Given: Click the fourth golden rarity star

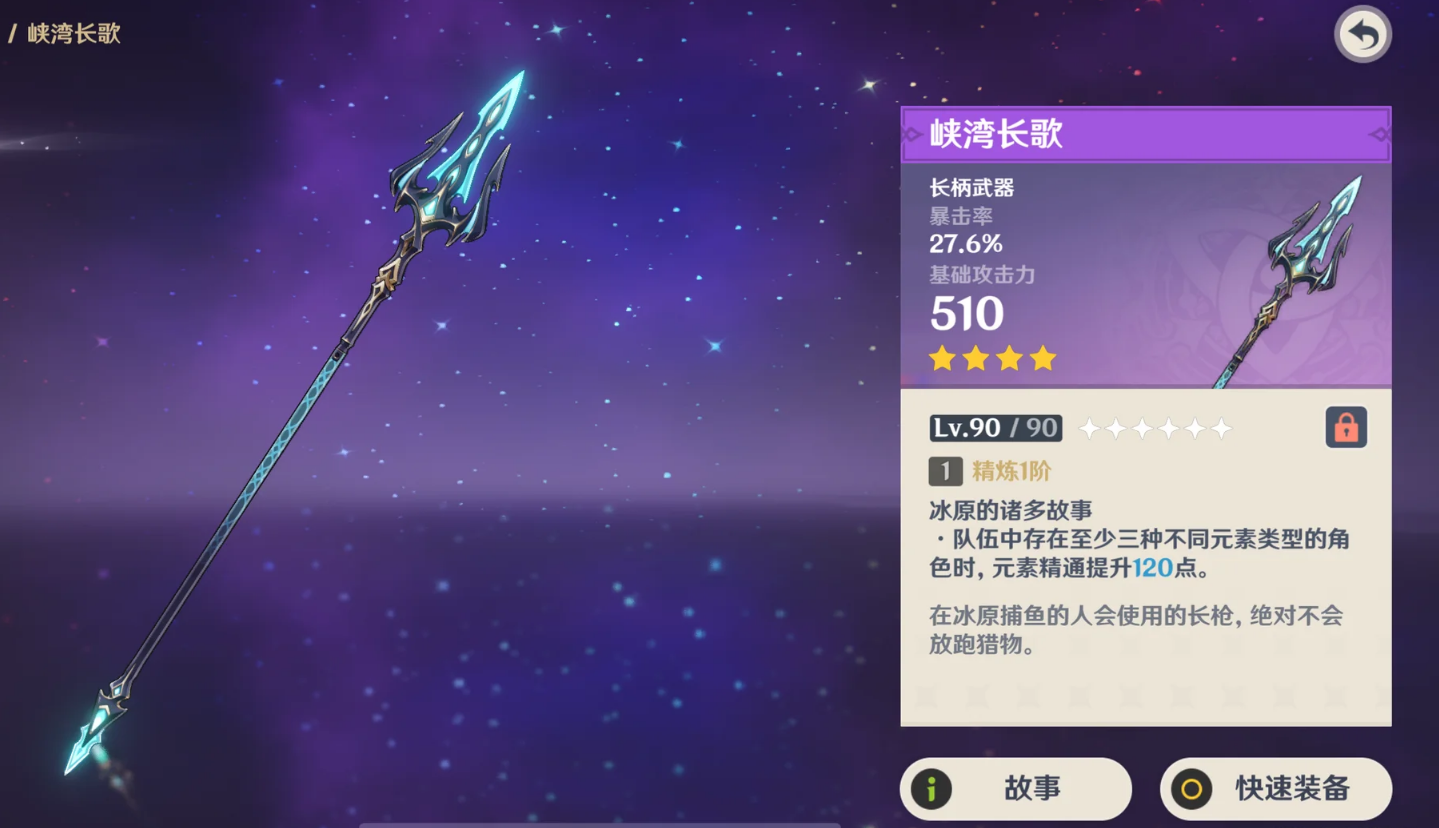Looking at the screenshot, I should tap(1044, 357).
